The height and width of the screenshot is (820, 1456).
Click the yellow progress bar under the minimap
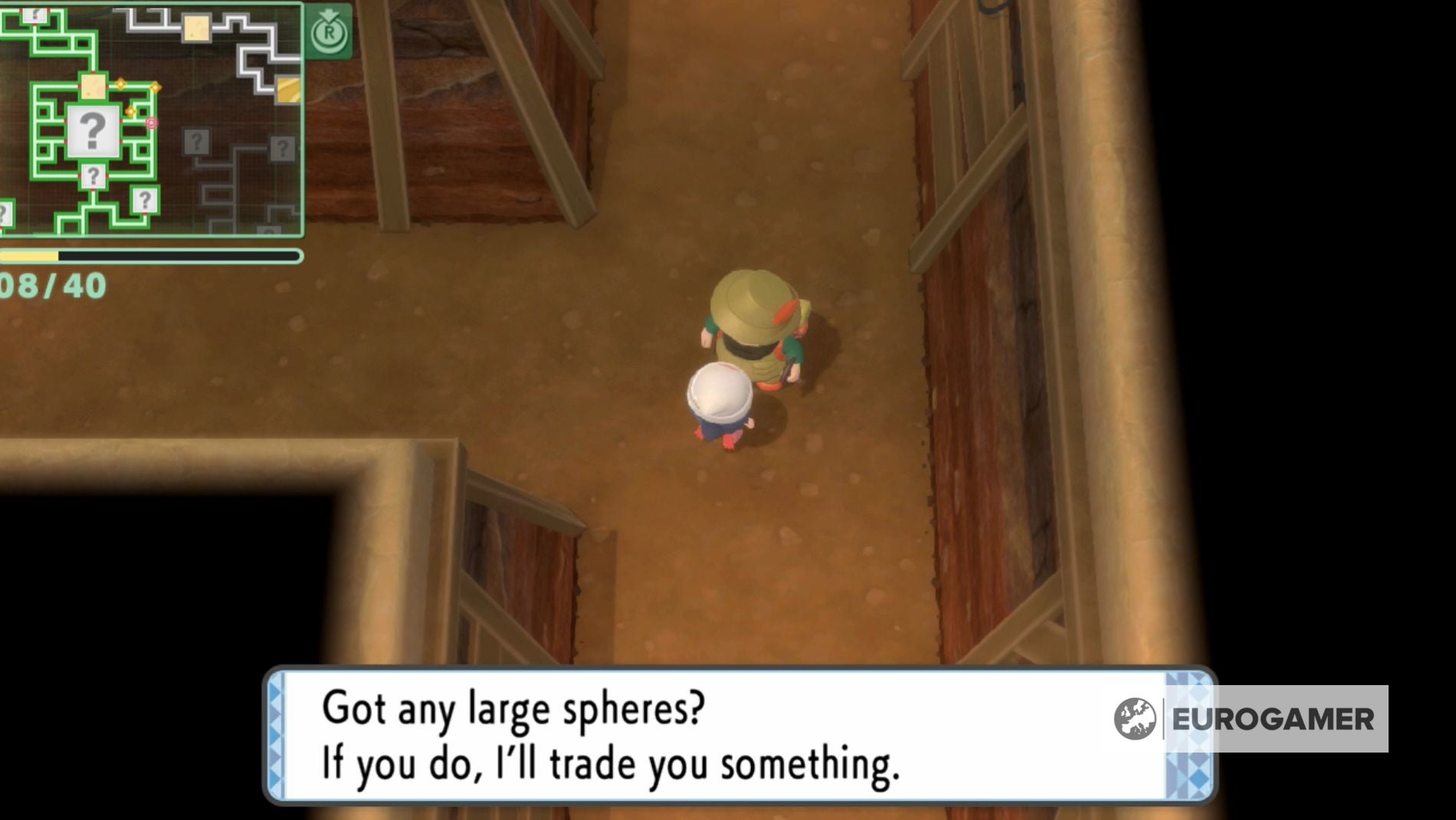[30, 254]
